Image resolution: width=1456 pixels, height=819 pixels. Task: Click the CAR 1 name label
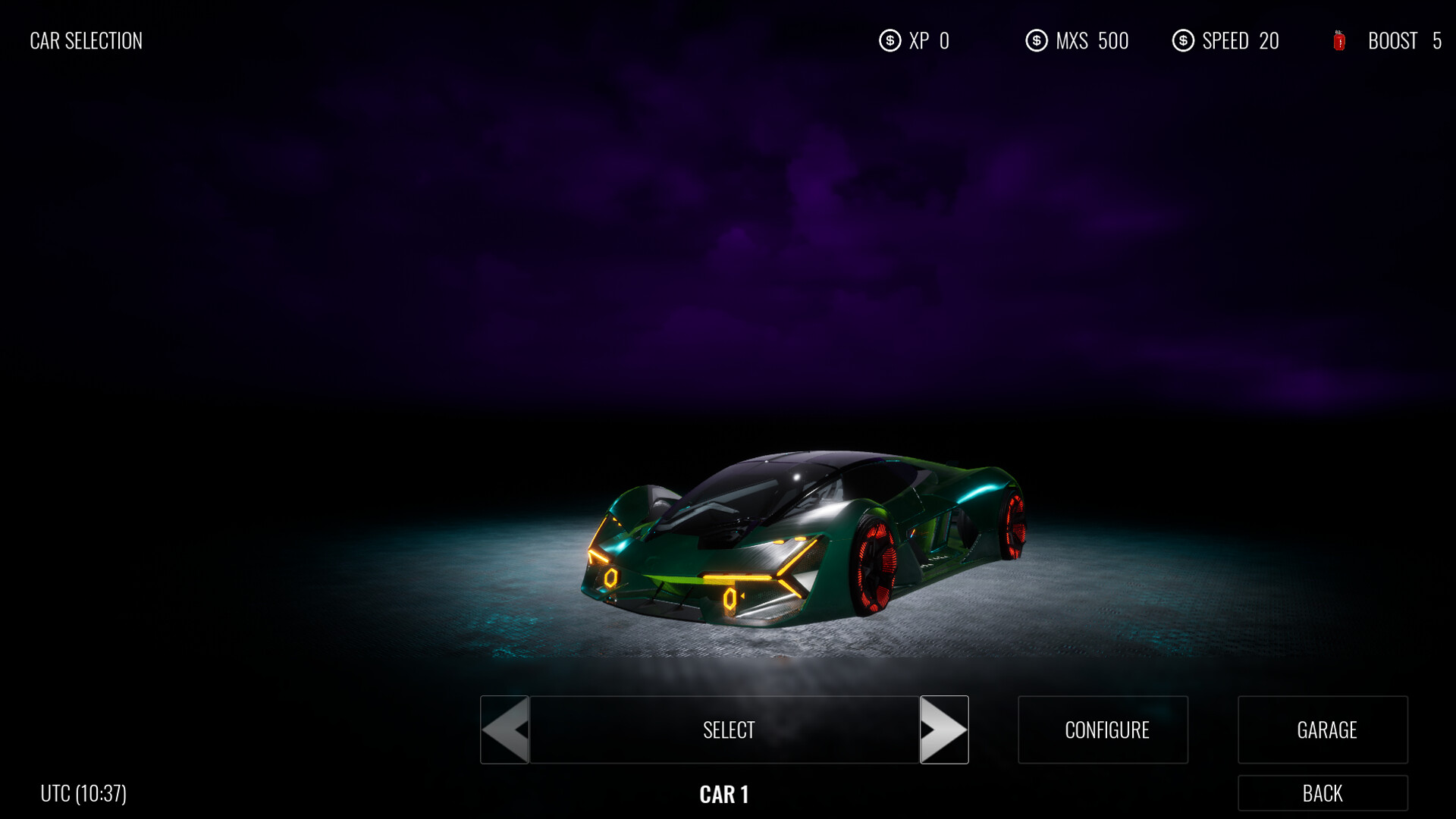[x=724, y=795]
